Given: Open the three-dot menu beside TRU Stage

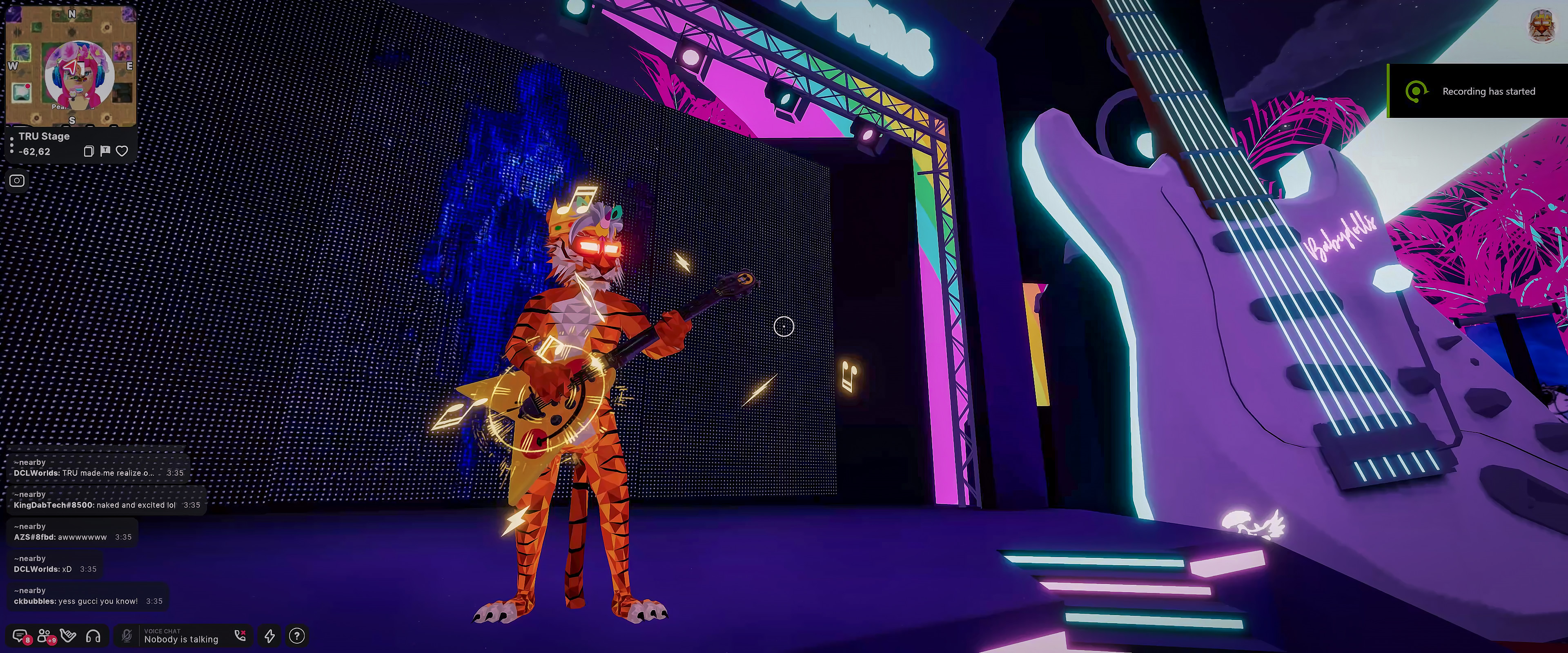Looking at the screenshot, I should coord(11,144).
